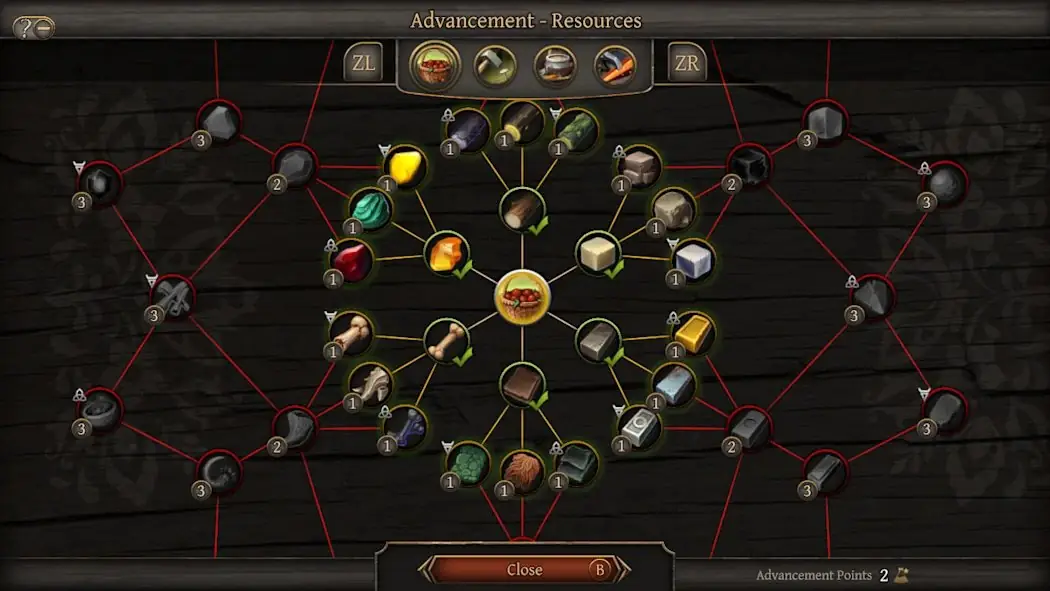Screen dimensions: 1050x591
Task: Select the unlocked pale stone block node
Action: pyautogui.click(x=598, y=253)
